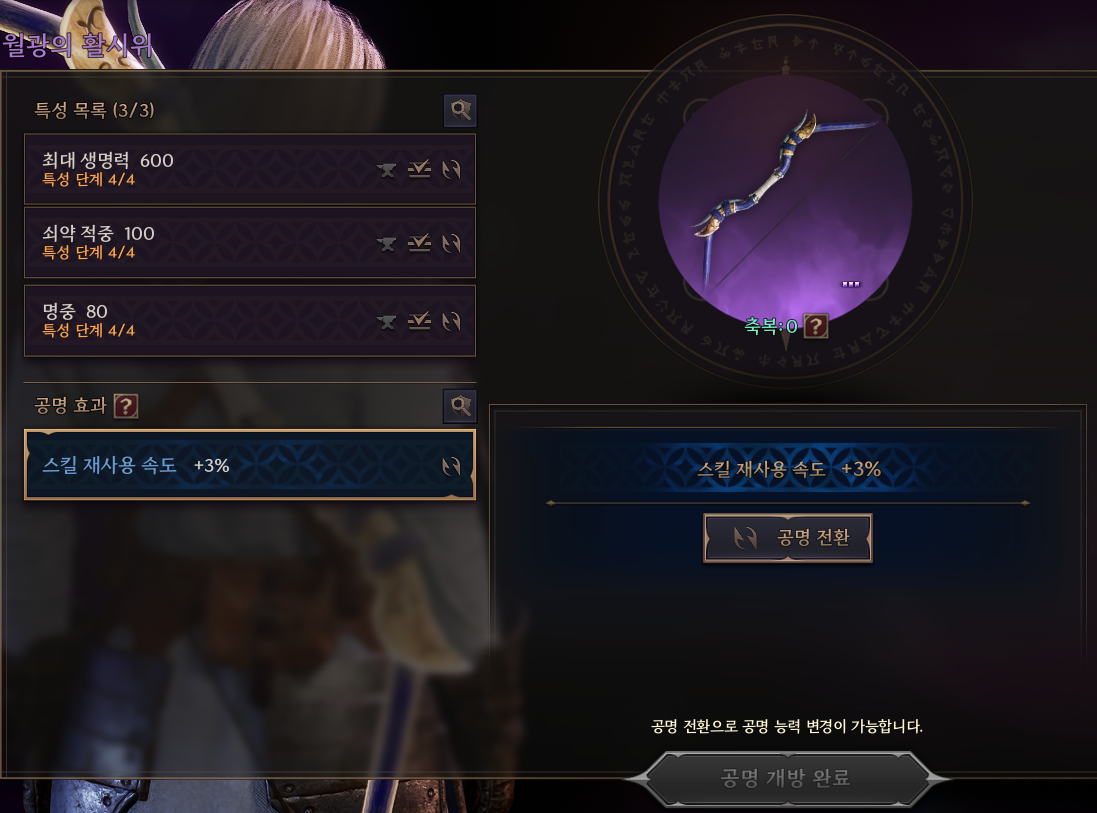This screenshot has width=1097, height=813.
Task: Click the checklist icon on 최대 생명력 row
Action: pyautogui.click(x=419, y=170)
